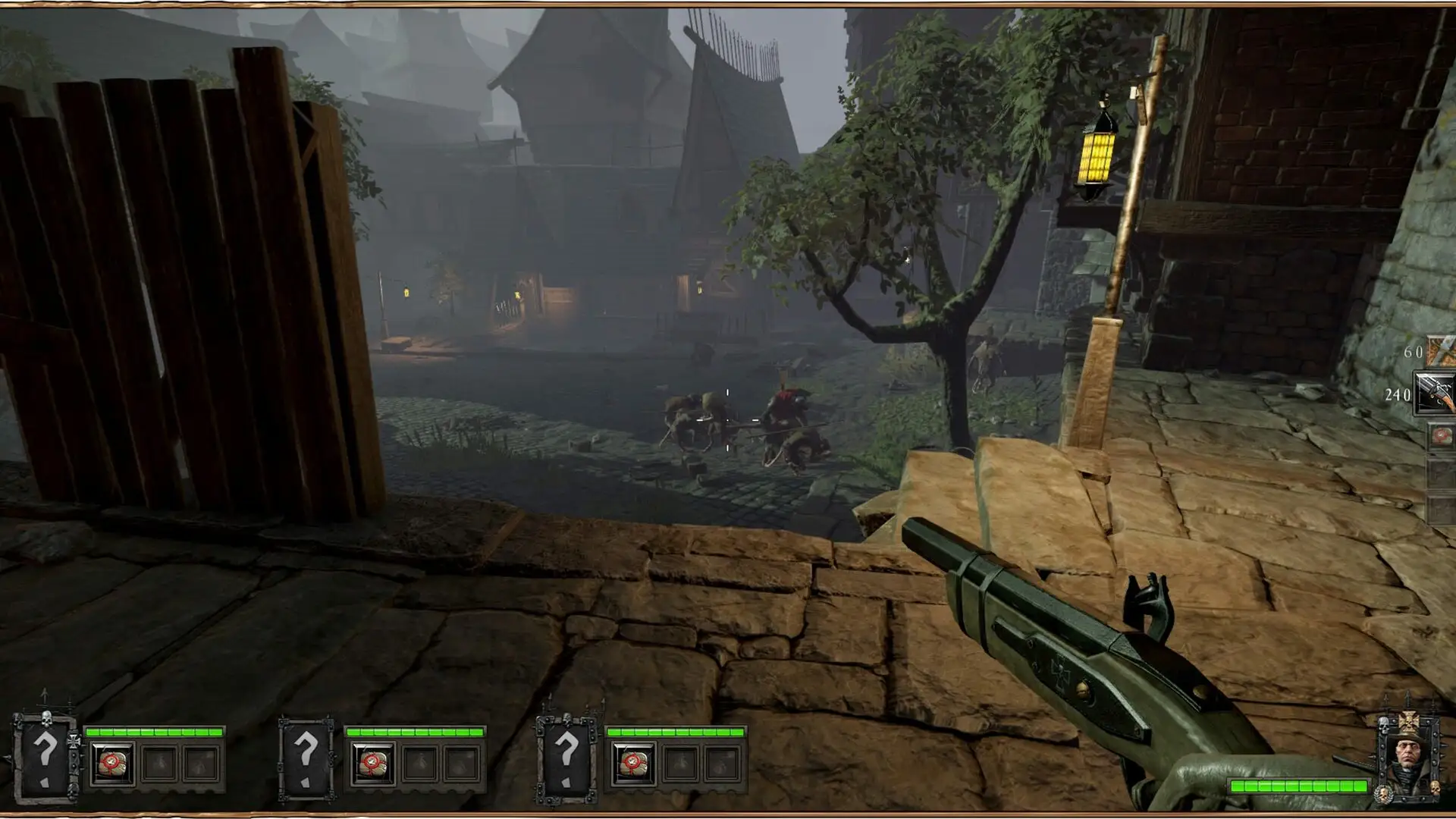The image size is (1456, 819).
Task: Select the red trinket icon below the weapon slot
Action: coord(1442,435)
